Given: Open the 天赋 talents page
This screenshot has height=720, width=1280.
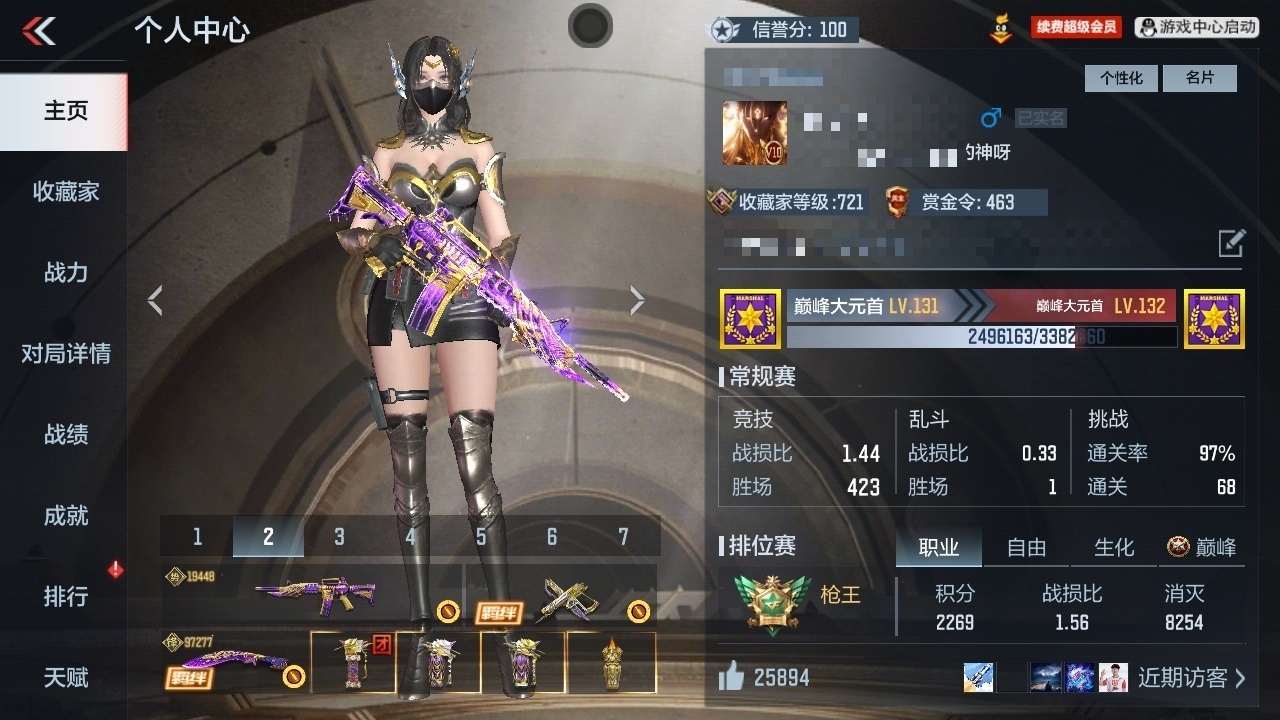Looking at the screenshot, I should [x=65, y=677].
